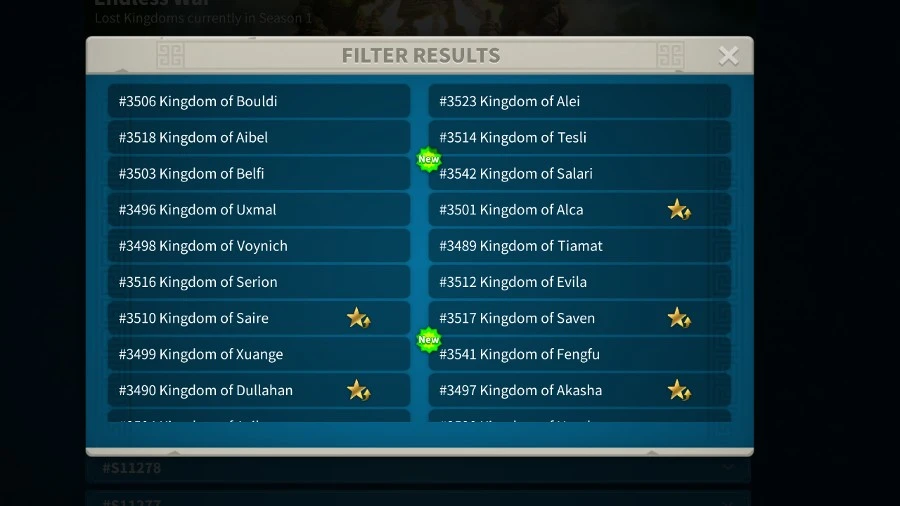Close the Filter Results window

[x=728, y=56]
